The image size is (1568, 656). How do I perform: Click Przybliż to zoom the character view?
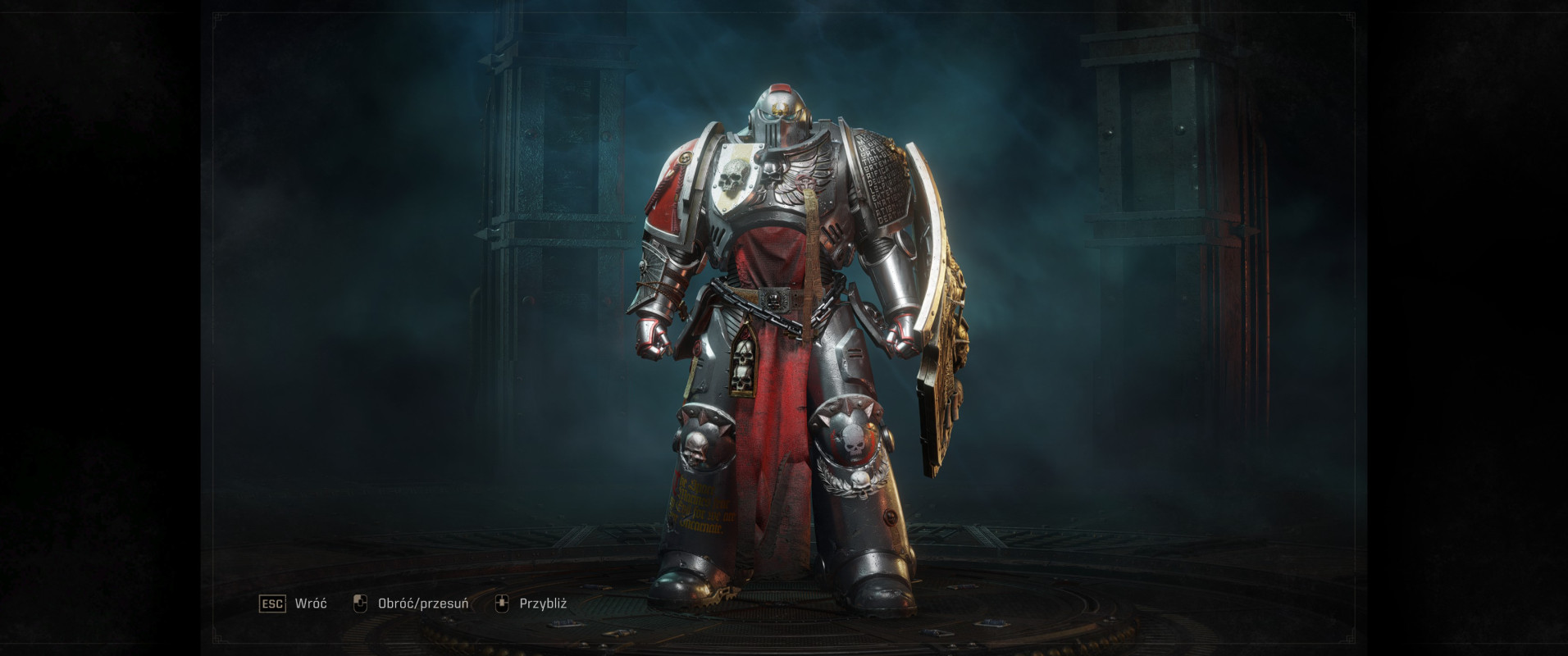(545, 601)
